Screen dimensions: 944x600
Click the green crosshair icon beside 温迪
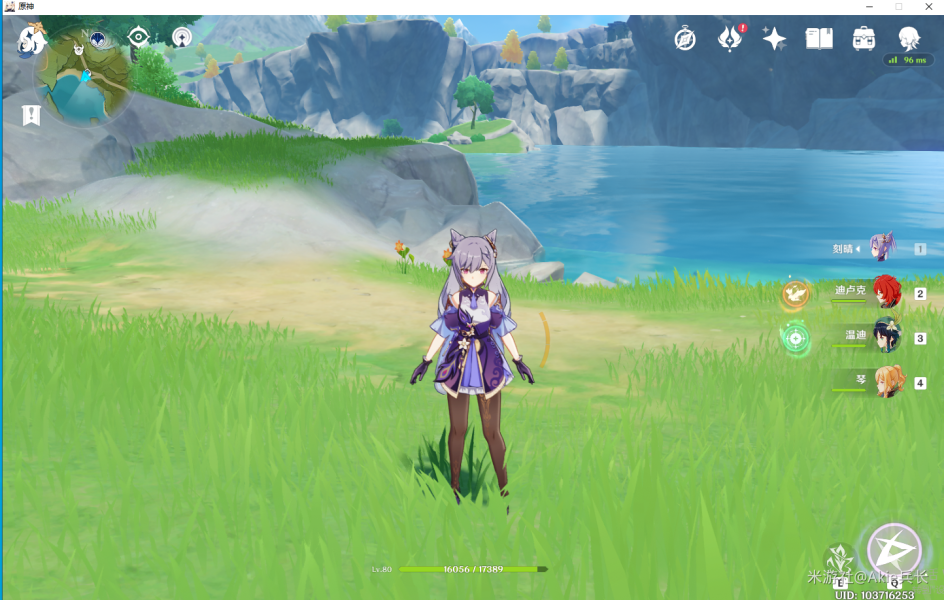tap(796, 337)
